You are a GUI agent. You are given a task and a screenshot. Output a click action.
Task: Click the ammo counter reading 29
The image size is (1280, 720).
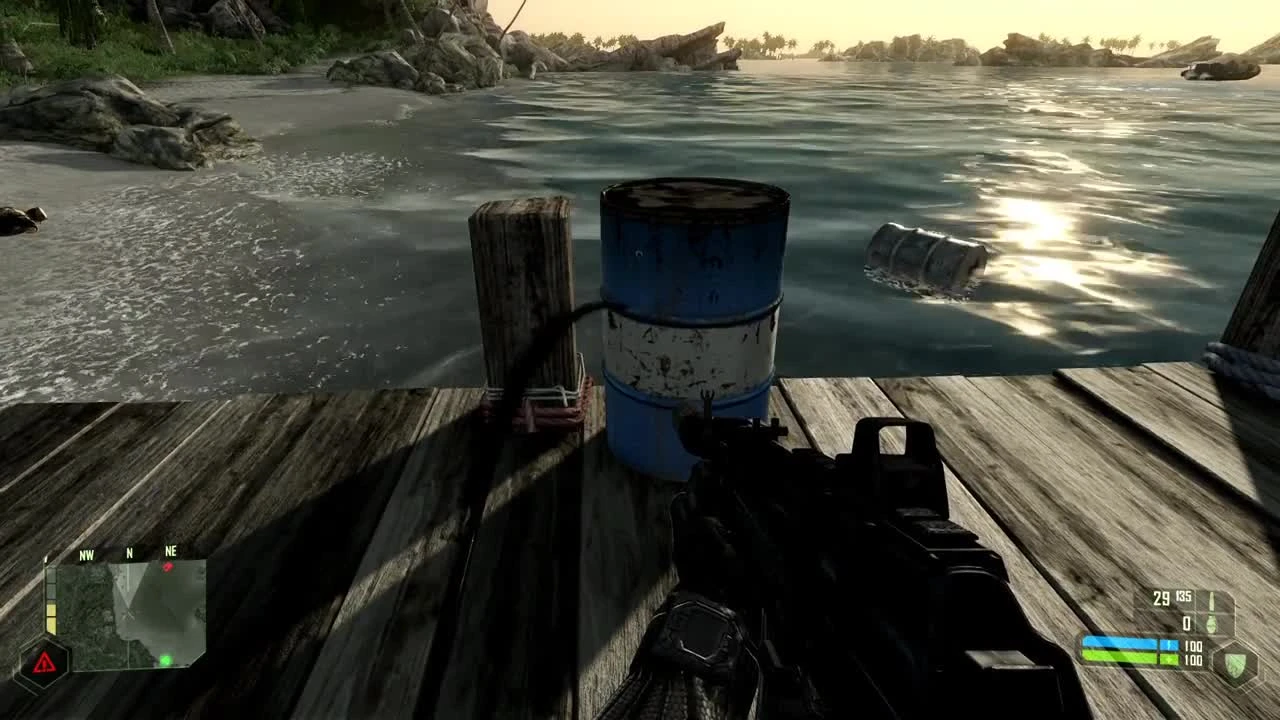[x=1162, y=598]
